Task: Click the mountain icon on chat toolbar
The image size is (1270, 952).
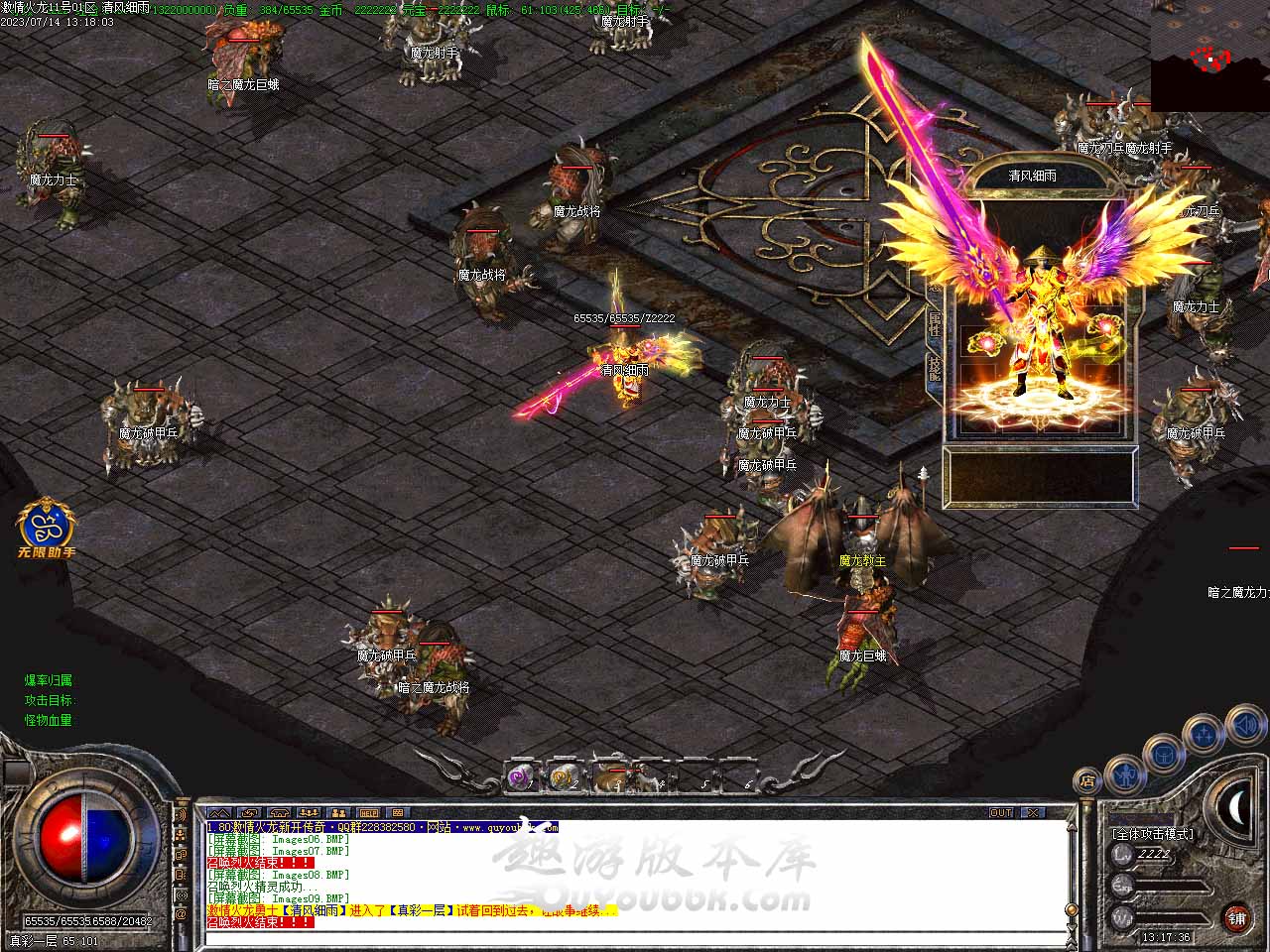Action: [218, 813]
